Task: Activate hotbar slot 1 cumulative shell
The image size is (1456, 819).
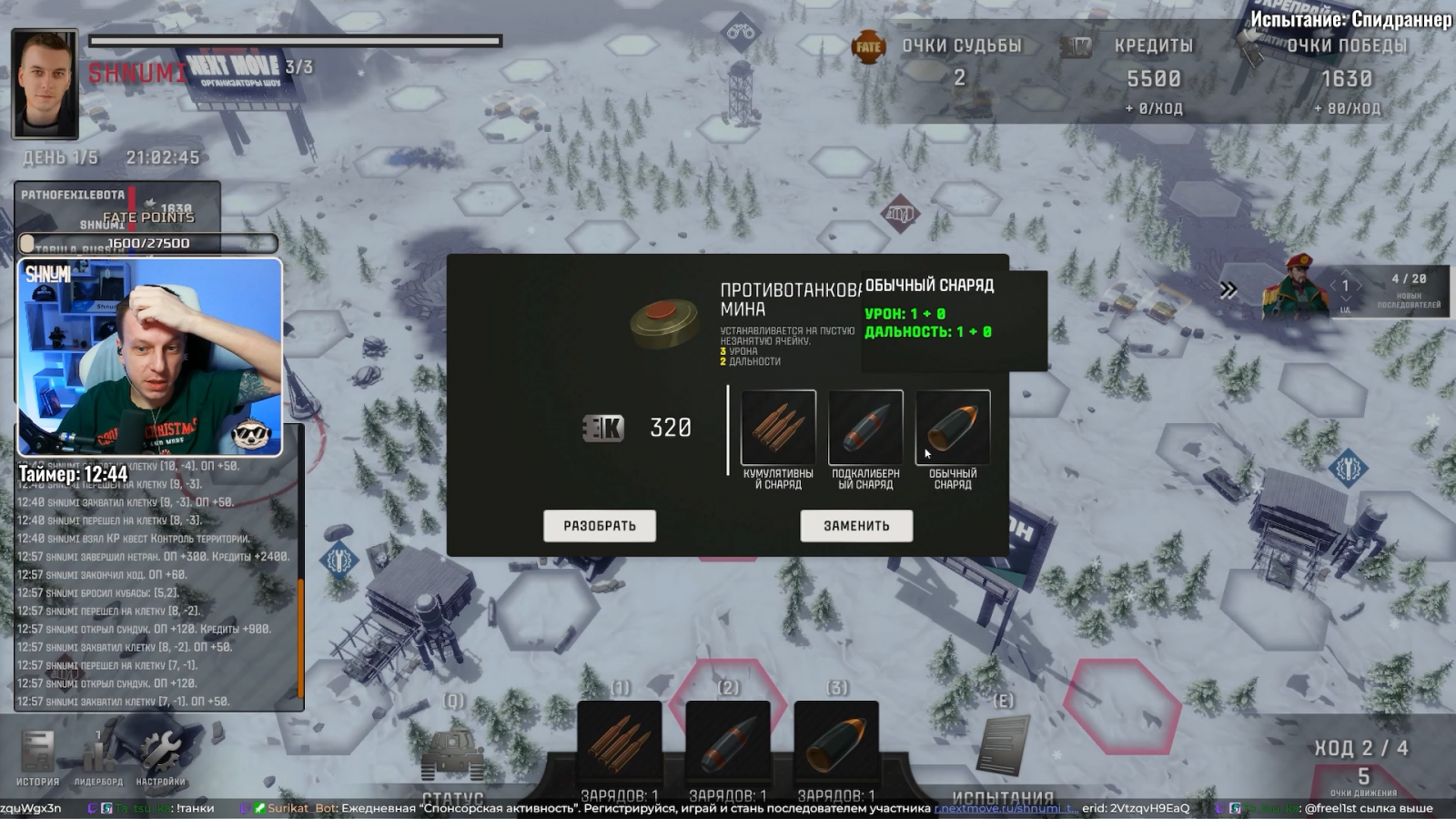Action: tap(620, 742)
